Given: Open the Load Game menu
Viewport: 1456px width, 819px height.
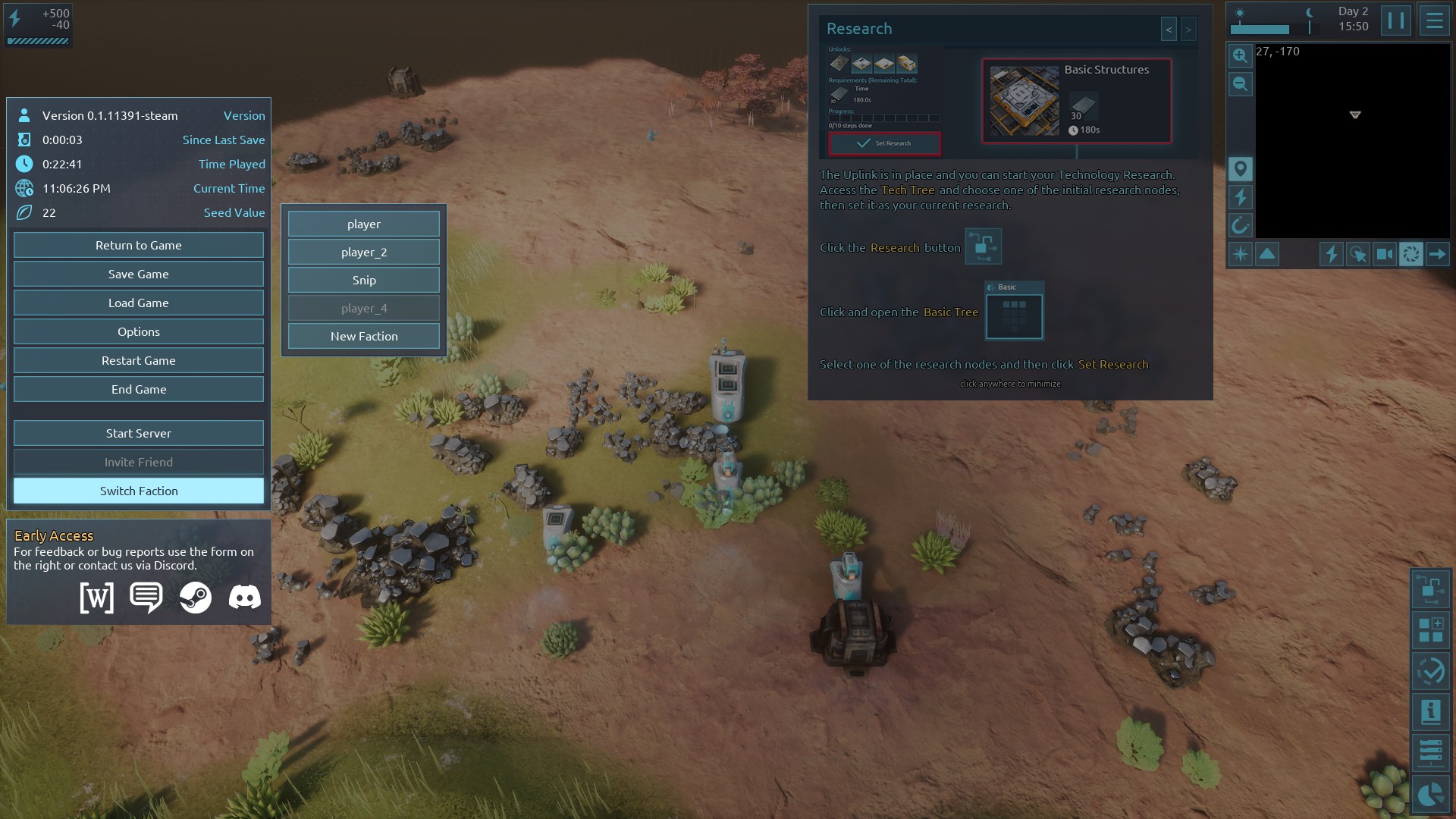Looking at the screenshot, I should point(139,303).
